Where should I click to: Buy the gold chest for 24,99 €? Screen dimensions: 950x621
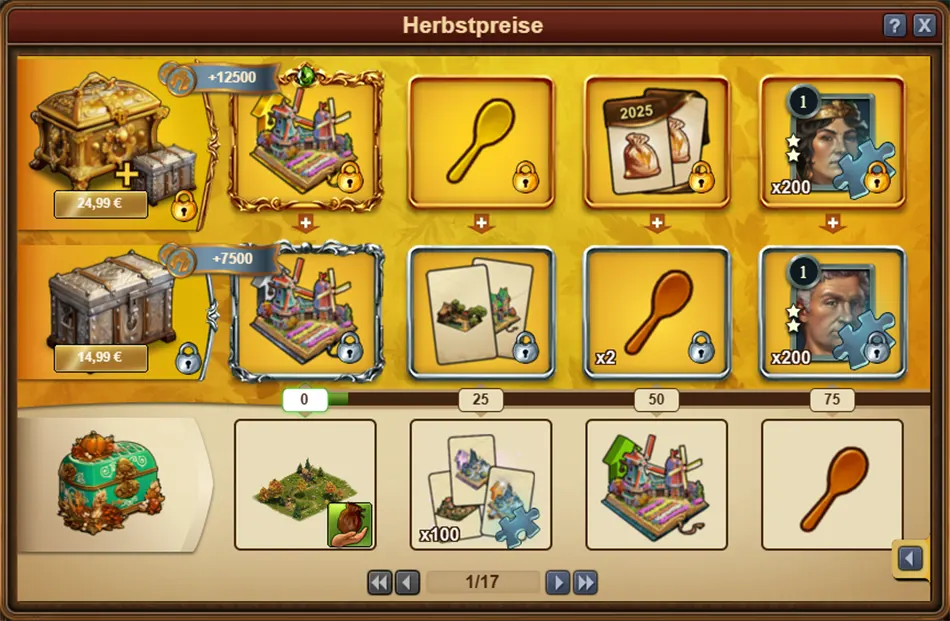click(x=100, y=205)
